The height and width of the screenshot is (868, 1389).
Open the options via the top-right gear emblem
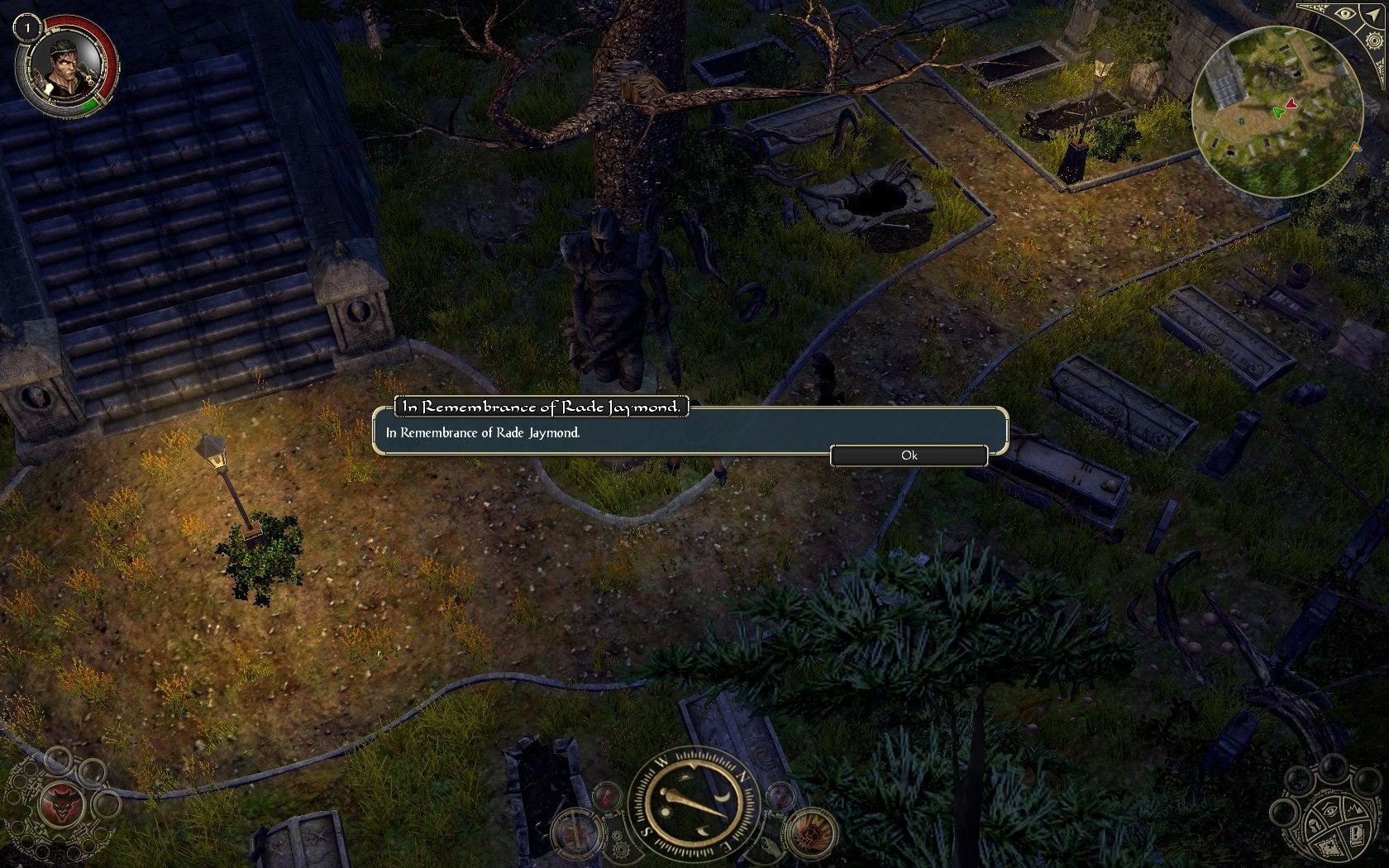1374,40
